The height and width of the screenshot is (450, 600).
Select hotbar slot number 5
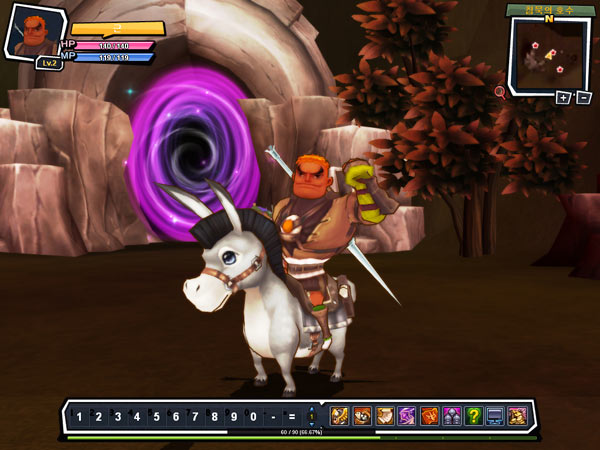tap(156, 417)
